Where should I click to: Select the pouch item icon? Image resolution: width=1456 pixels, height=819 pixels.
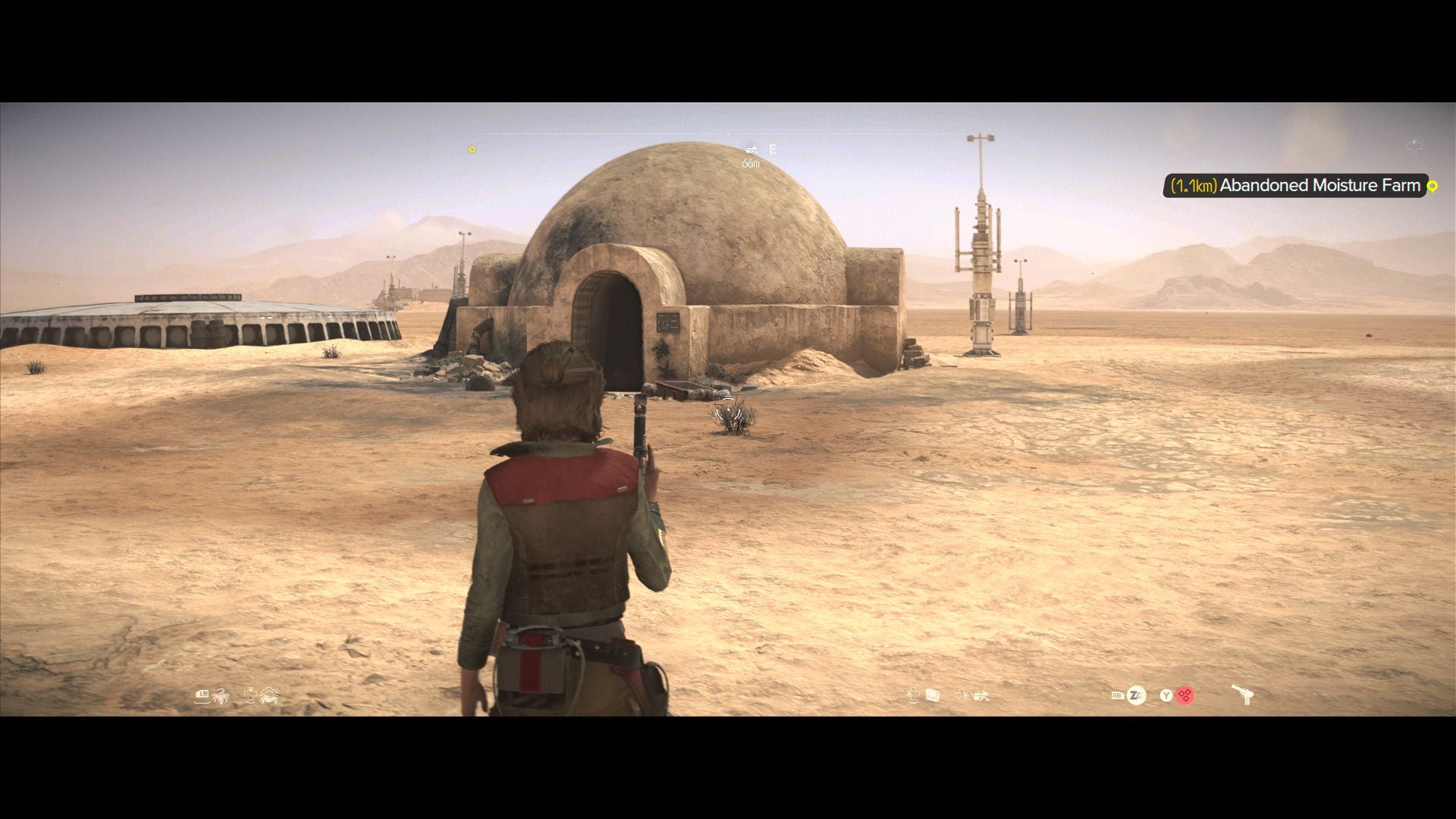(x=933, y=695)
